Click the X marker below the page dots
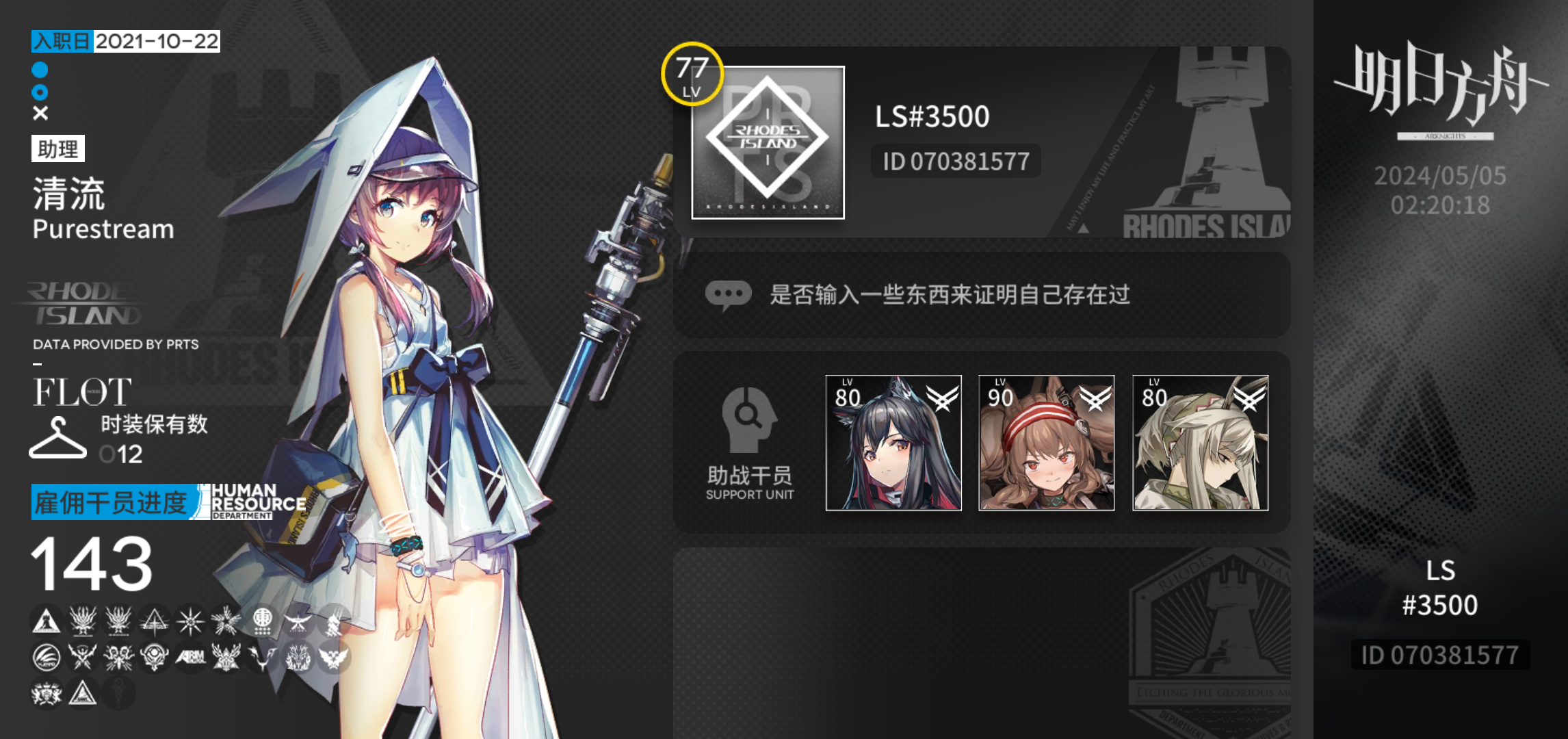Viewport: 1568px width, 739px height. [x=40, y=112]
